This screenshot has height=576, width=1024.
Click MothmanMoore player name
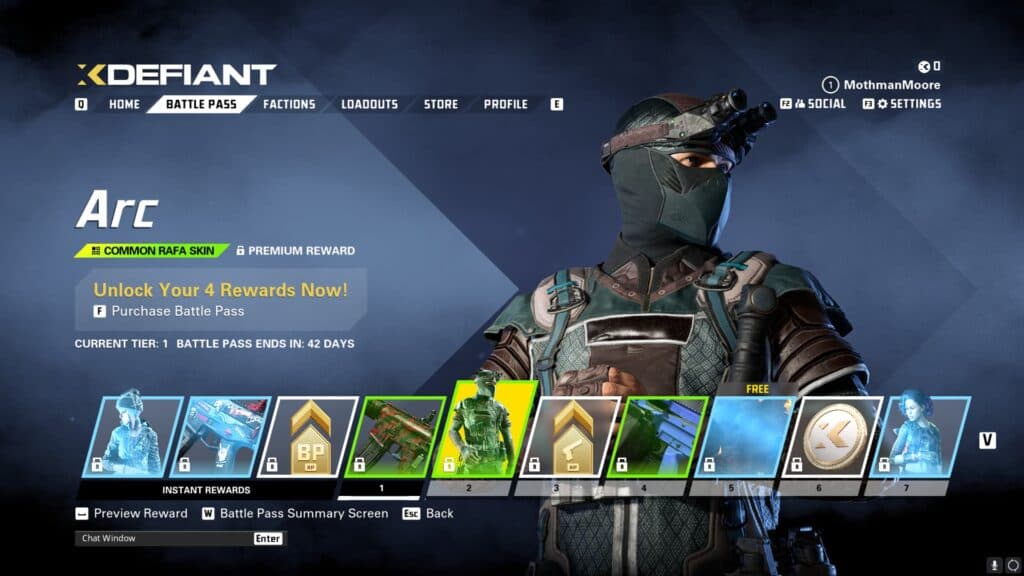coord(891,85)
